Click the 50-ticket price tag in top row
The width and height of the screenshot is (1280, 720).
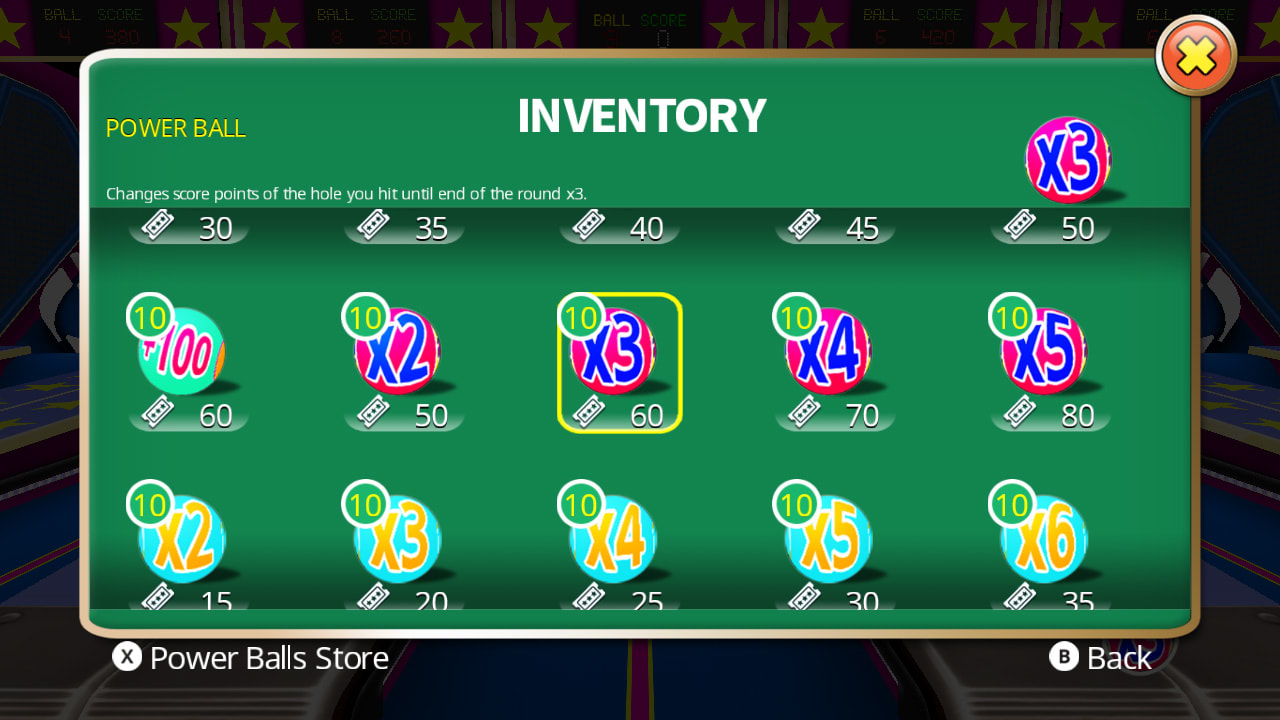tap(1050, 227)
